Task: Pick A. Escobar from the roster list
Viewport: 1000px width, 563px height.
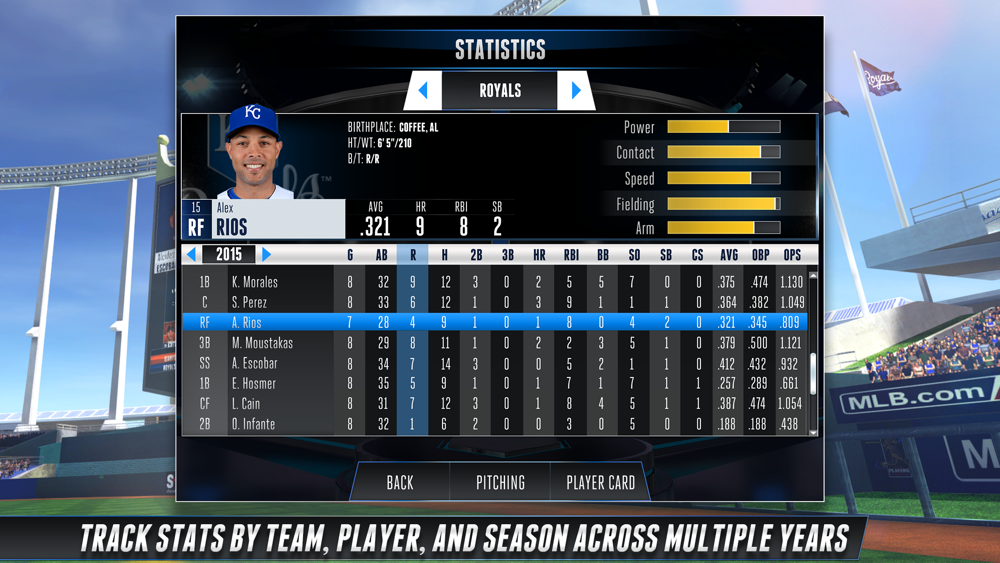Action: (255, 363)
